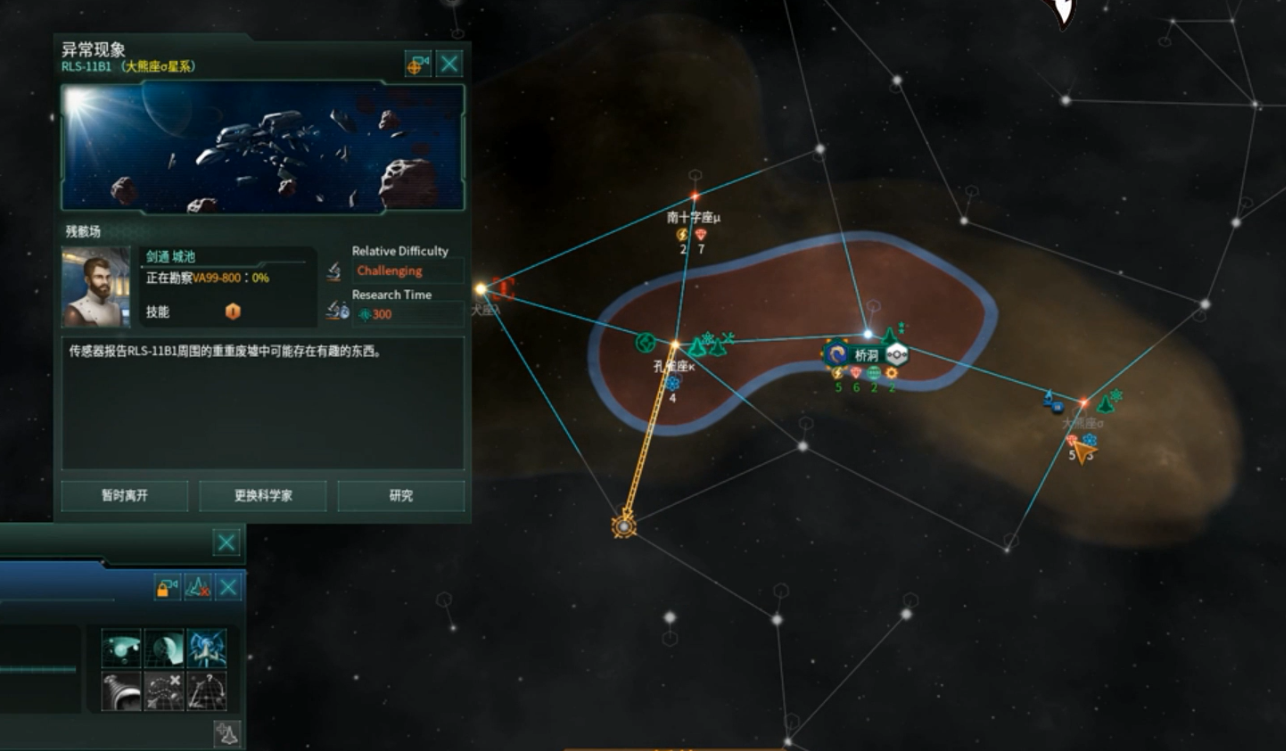Select the 南十字座μ system label on the map
This screenshot has width=1286, height=751.
pyautogui.click(x=694, y=216)
